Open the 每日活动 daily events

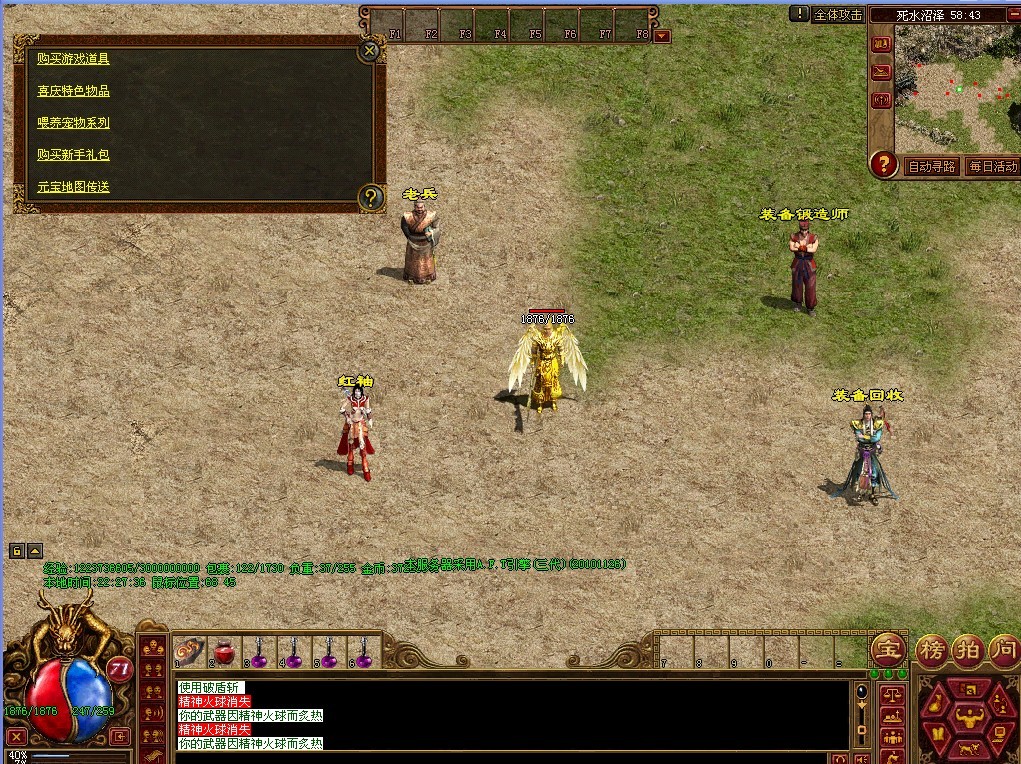coord(992,166)
